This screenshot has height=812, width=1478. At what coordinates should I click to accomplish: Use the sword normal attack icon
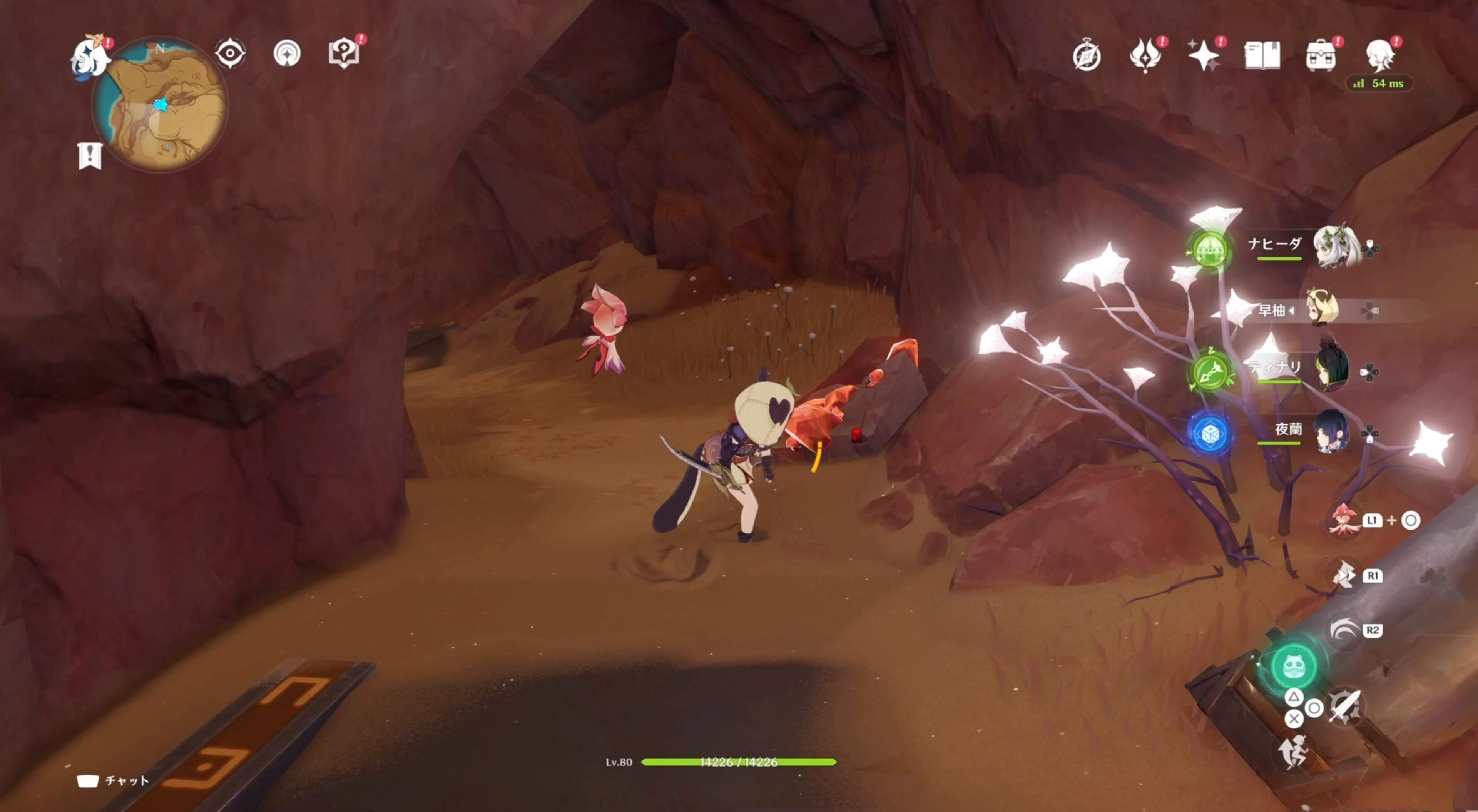click(1344, 707)
